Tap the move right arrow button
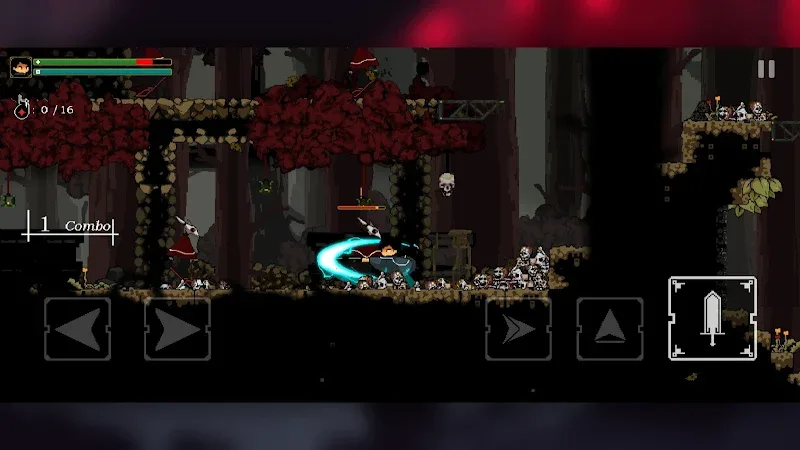This screenshot has width=800, height=450. (x=177, y=329)
